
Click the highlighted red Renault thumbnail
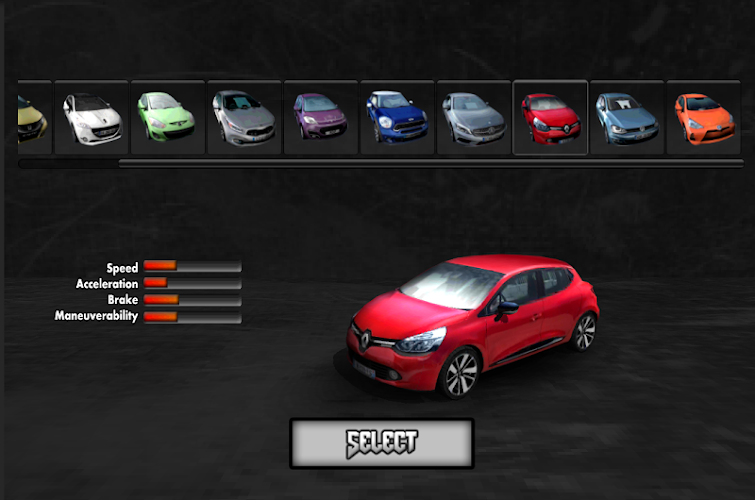(550, 118)
